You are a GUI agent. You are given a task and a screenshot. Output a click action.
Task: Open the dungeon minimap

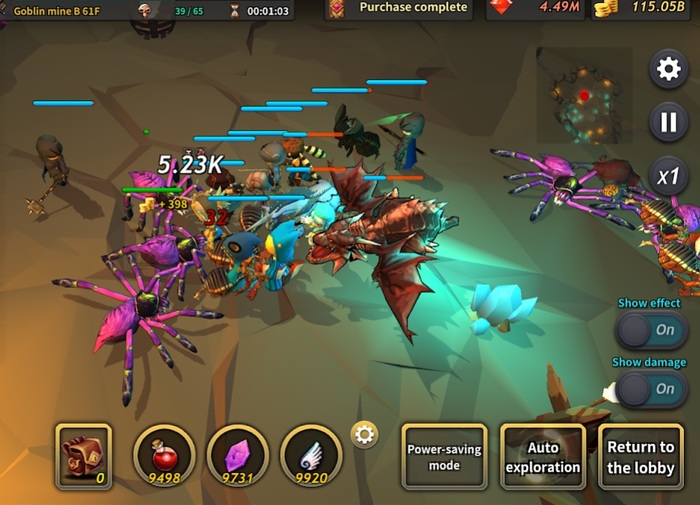coord(584,97)
